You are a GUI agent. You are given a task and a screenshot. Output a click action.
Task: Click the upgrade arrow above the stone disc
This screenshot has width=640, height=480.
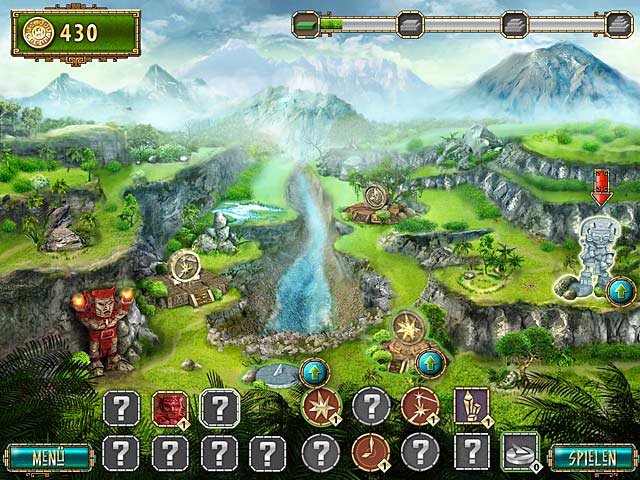[315, 373]
